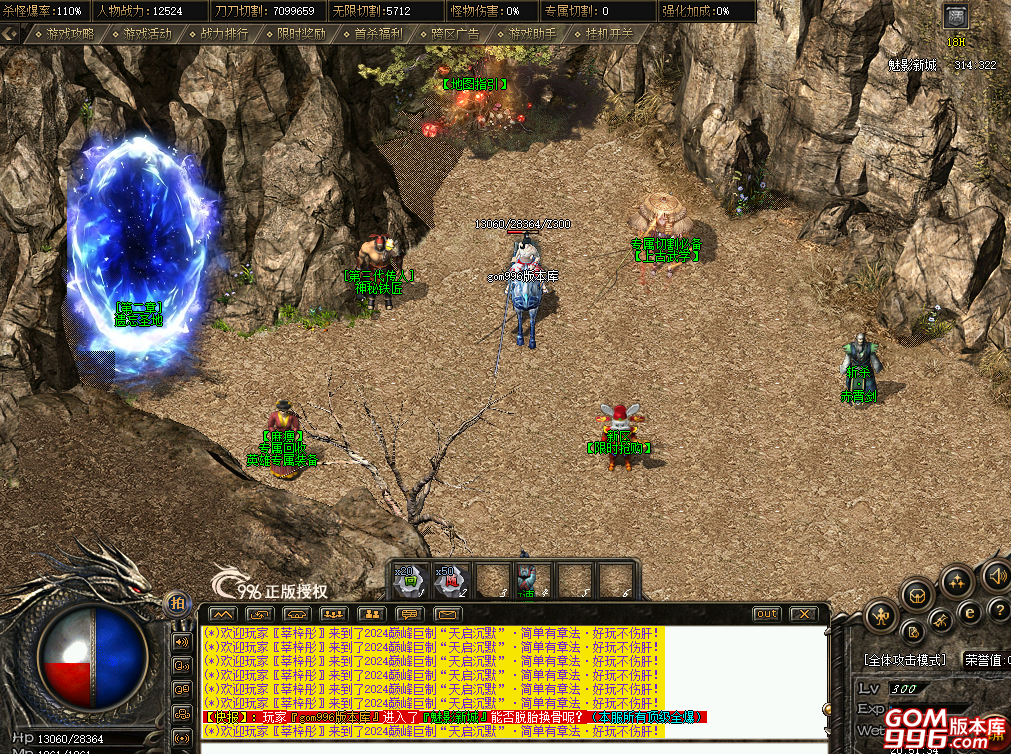Toggle the 挂机开关 auto-battle switch

609,33
